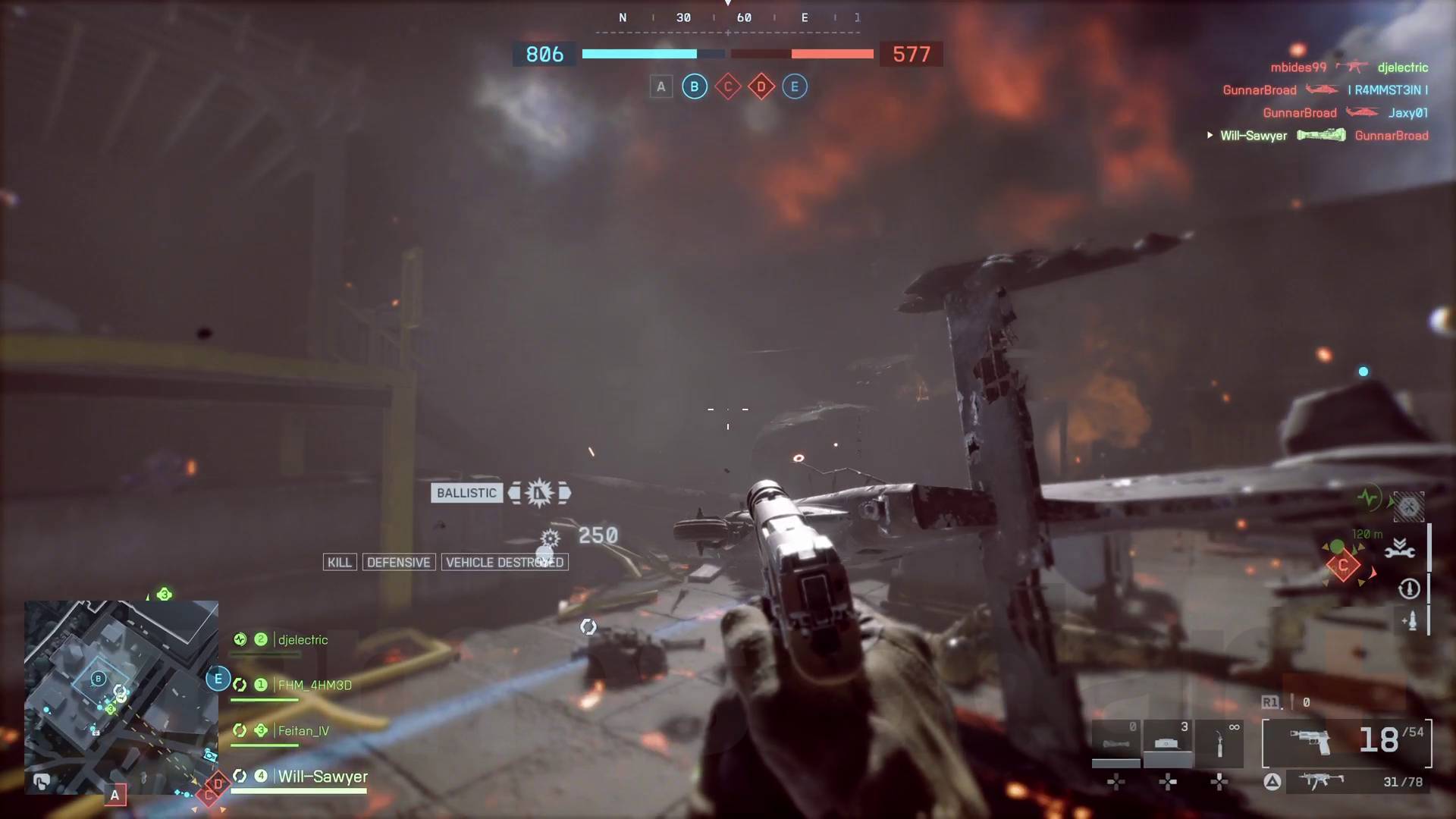1456x819 pixels.
Task: Select objective D marker at top
Action: [x=761, y=86]
